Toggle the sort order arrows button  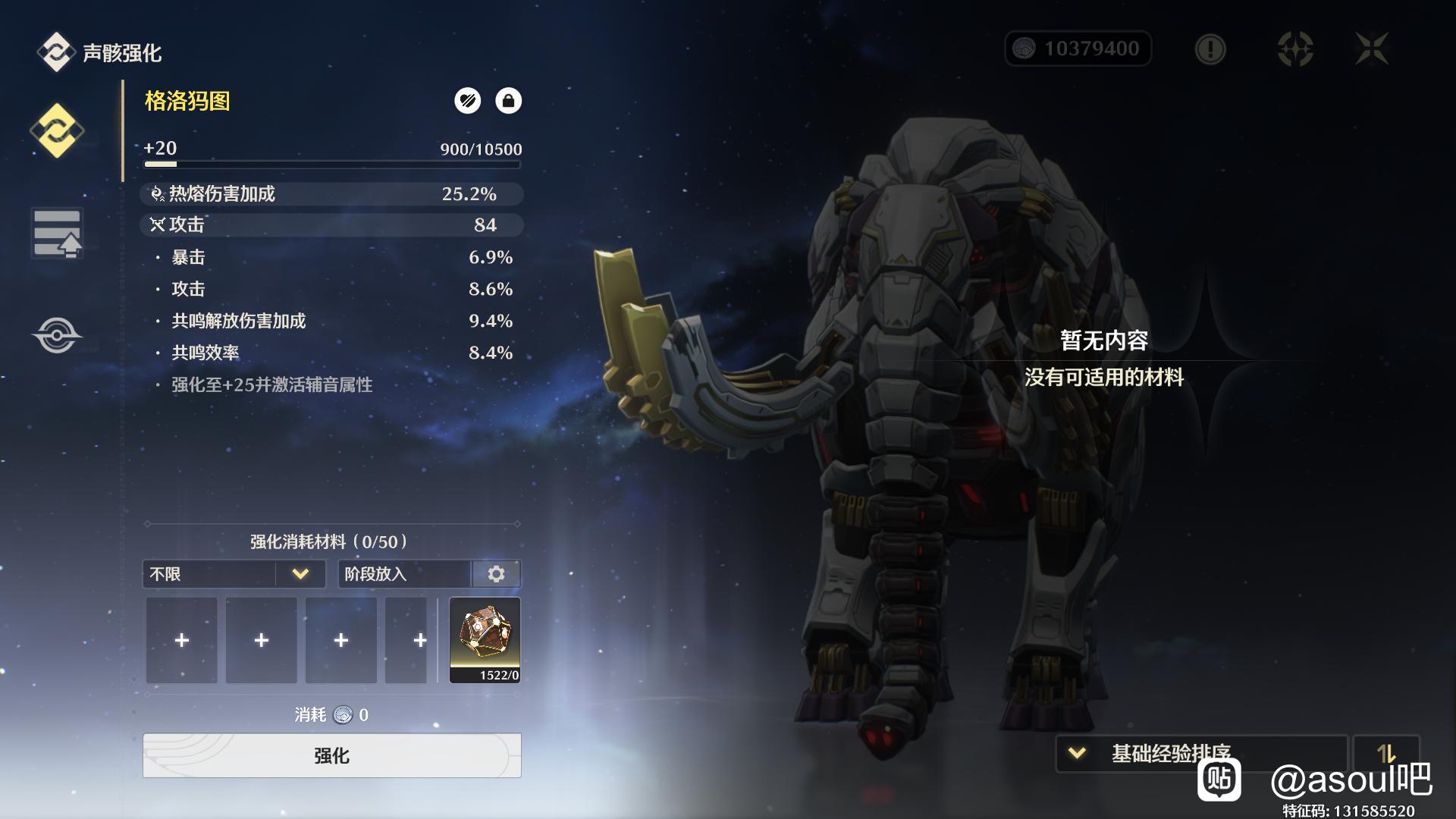[1385, 753]
